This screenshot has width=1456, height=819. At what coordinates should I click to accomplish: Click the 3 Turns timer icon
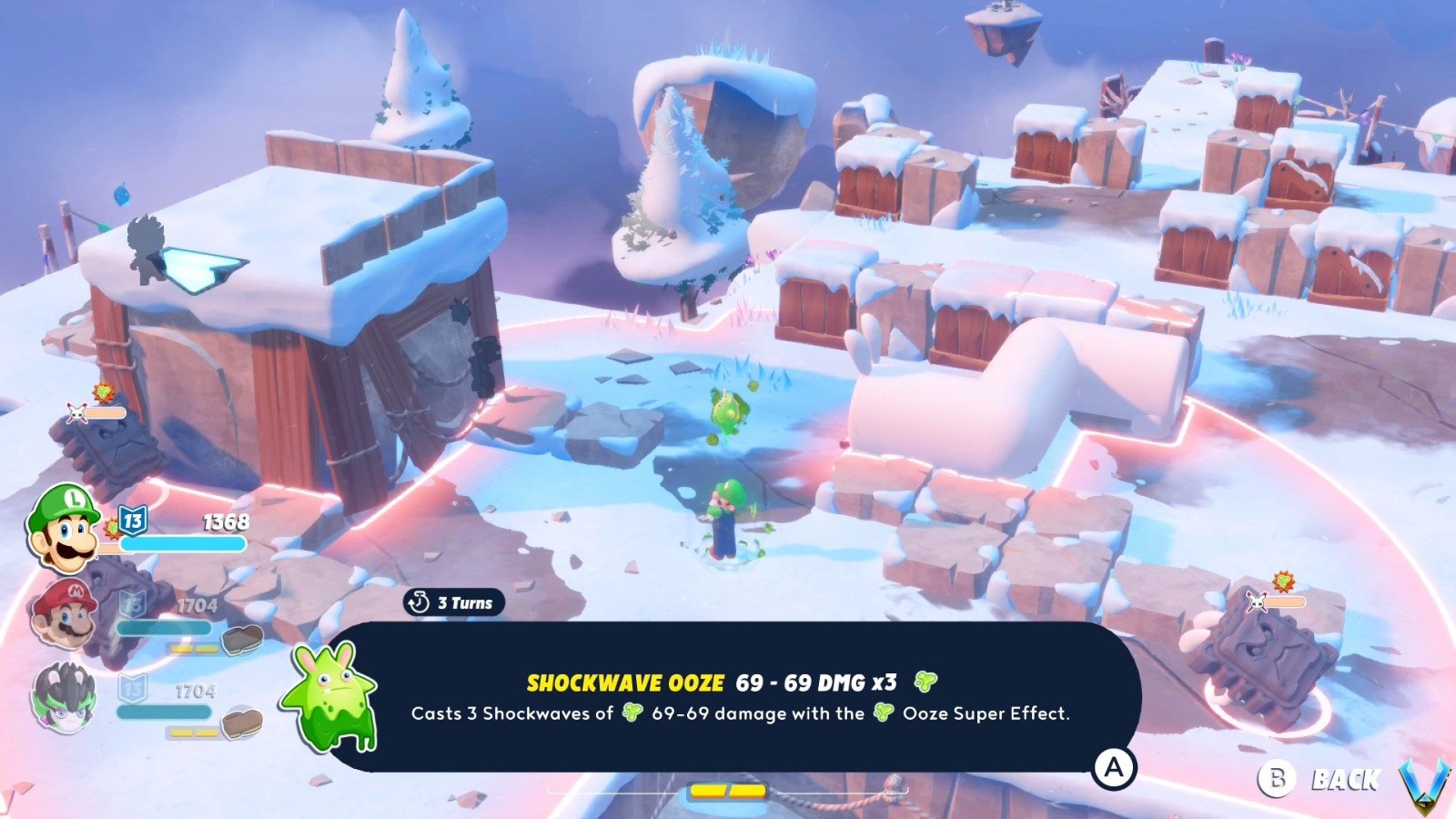[420, 602]
